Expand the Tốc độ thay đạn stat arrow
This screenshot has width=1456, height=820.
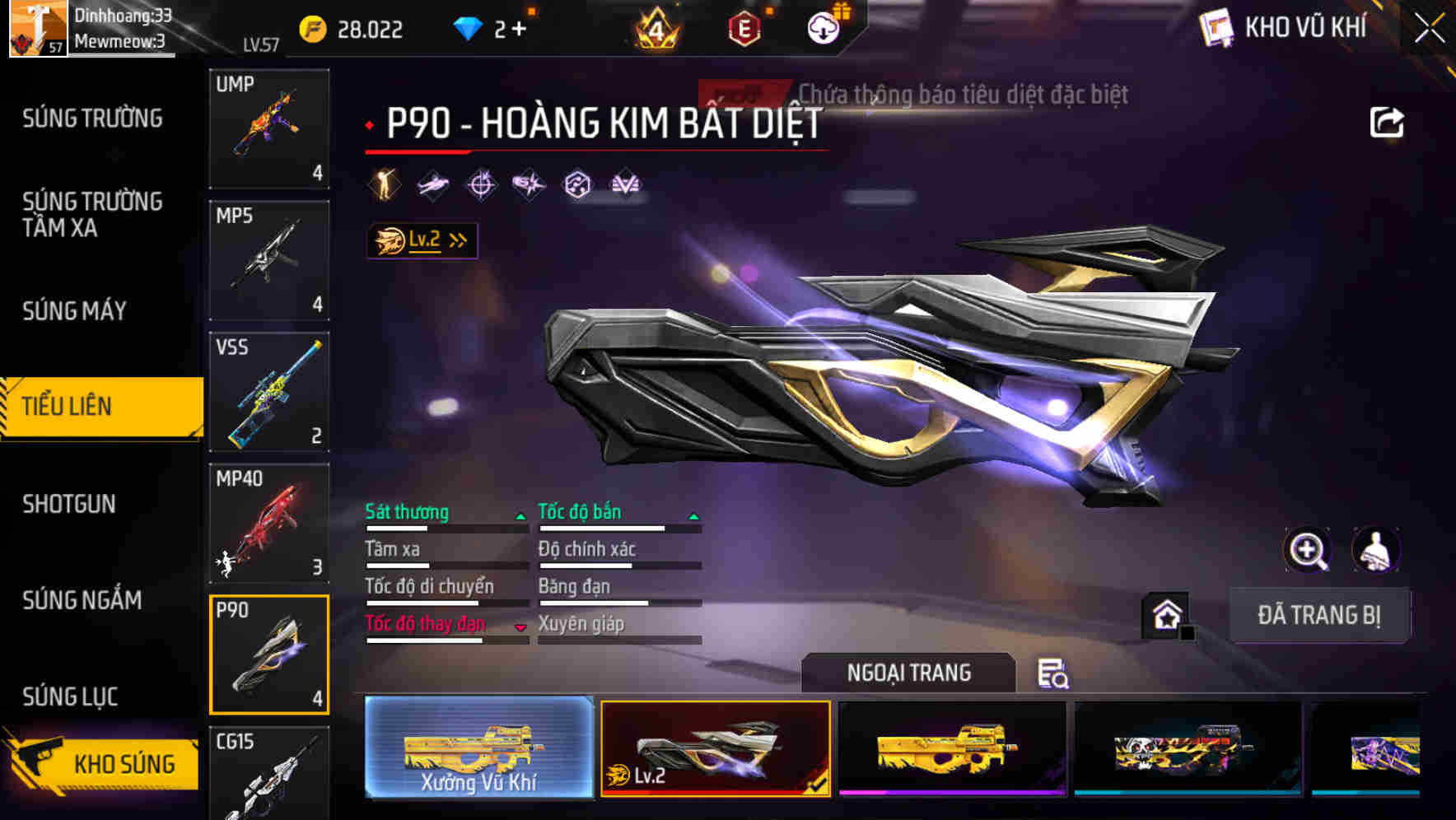521,627
